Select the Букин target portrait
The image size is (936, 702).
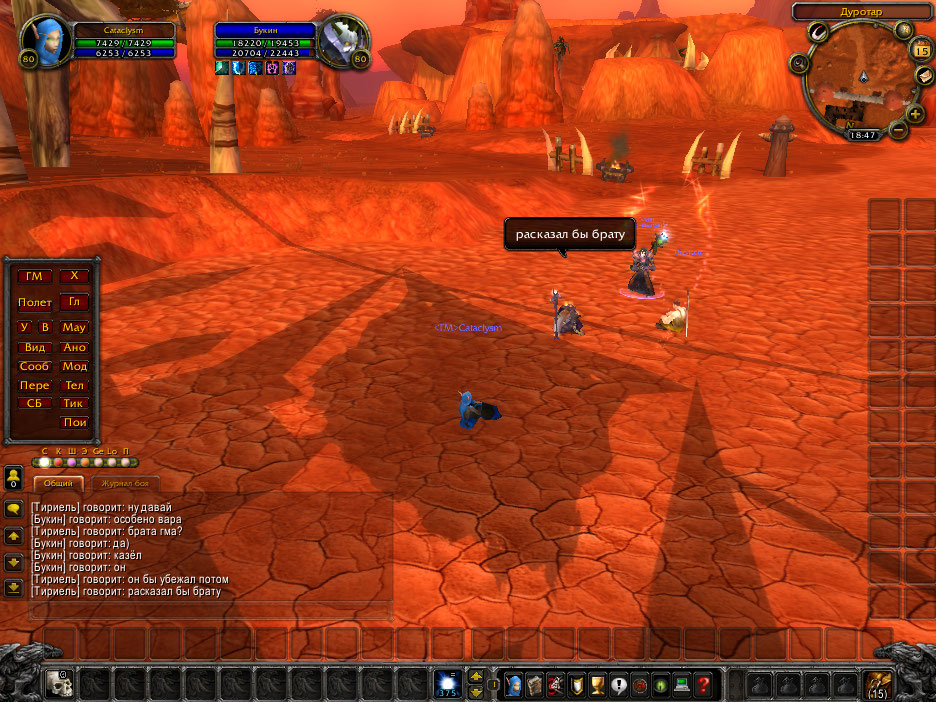[343, 41]
